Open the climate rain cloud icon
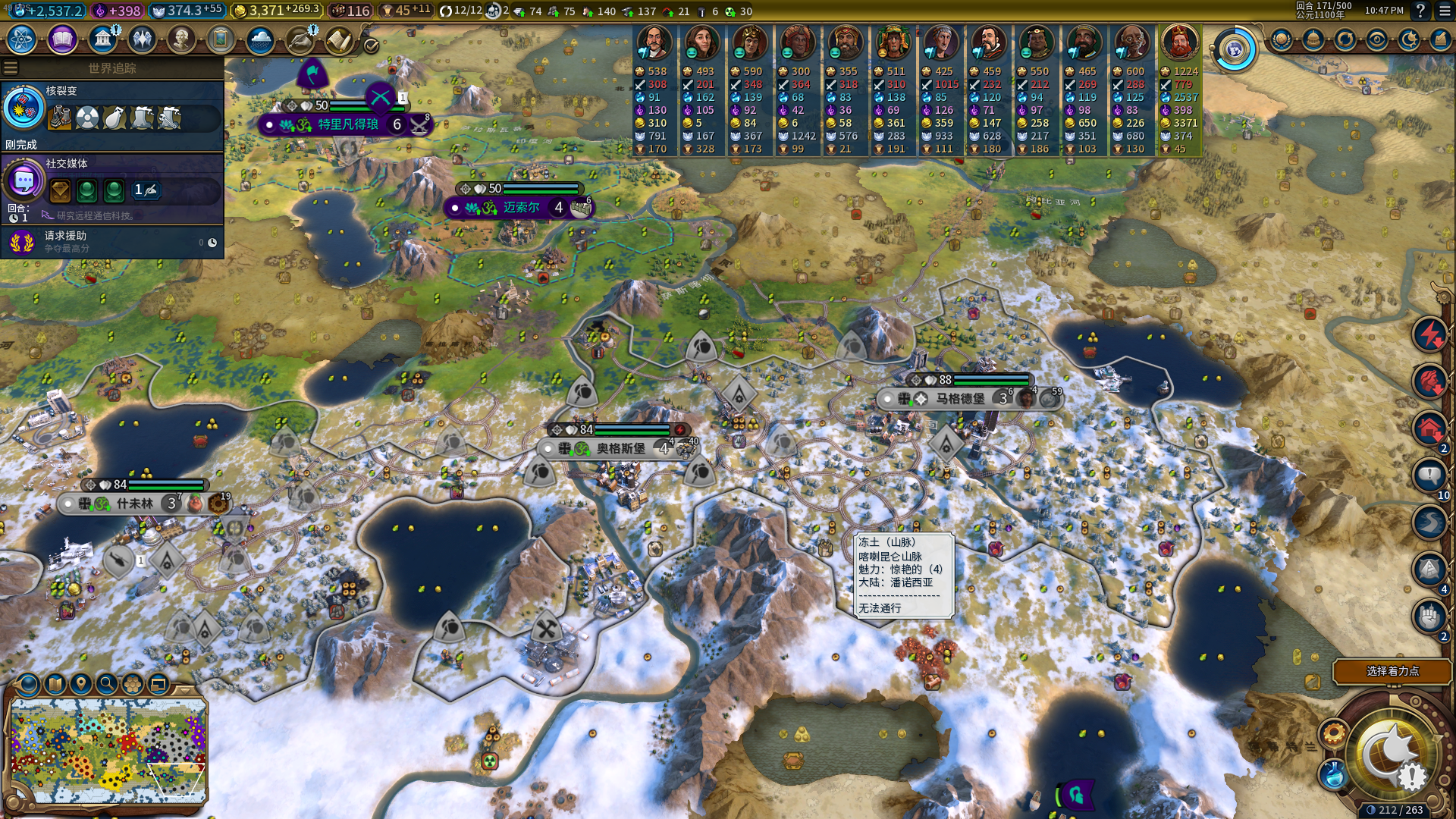This screenshot has width=1456, height=819. pyautogui.click(x=260, y=39)
